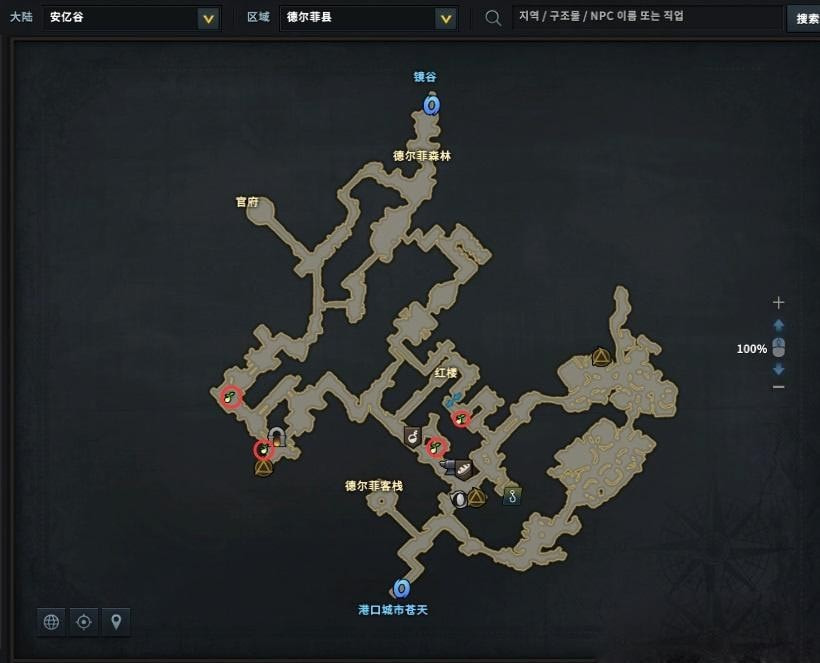
Task: Zoom out with the minus button
Action: point(779,387)
